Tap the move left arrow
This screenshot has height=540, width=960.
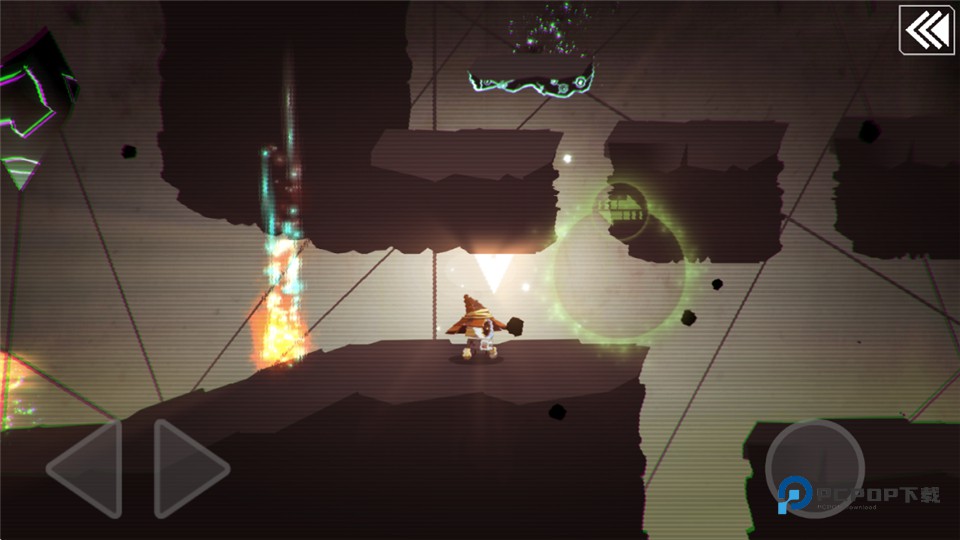tap(88, 467)
